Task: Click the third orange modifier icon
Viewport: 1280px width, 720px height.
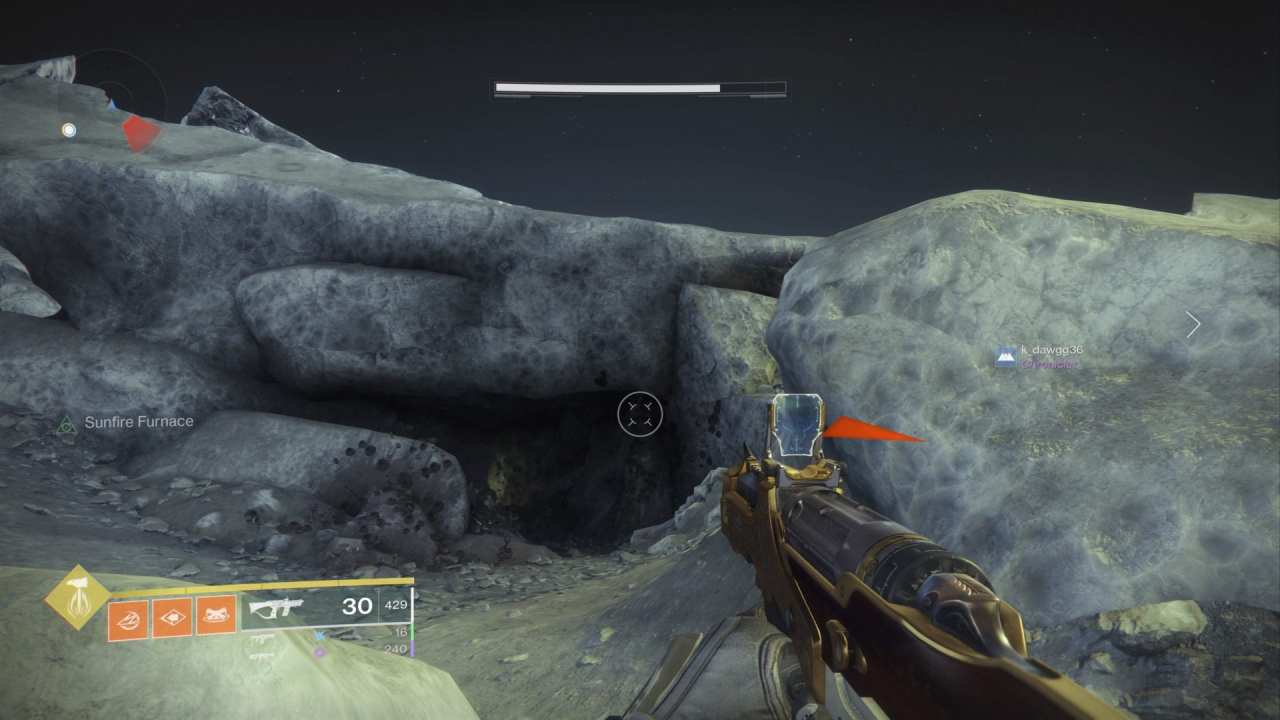Action: click(217, 618)
